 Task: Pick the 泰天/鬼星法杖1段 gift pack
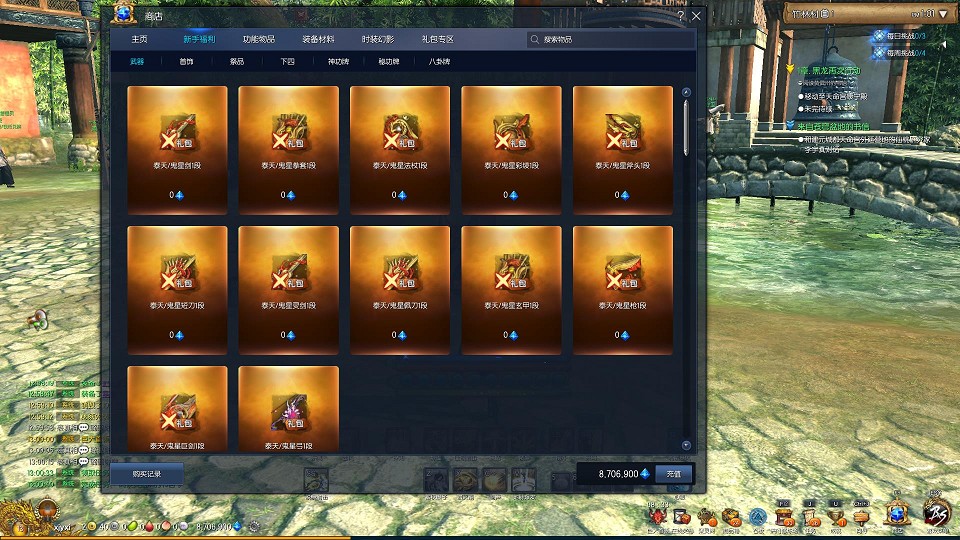400,149
